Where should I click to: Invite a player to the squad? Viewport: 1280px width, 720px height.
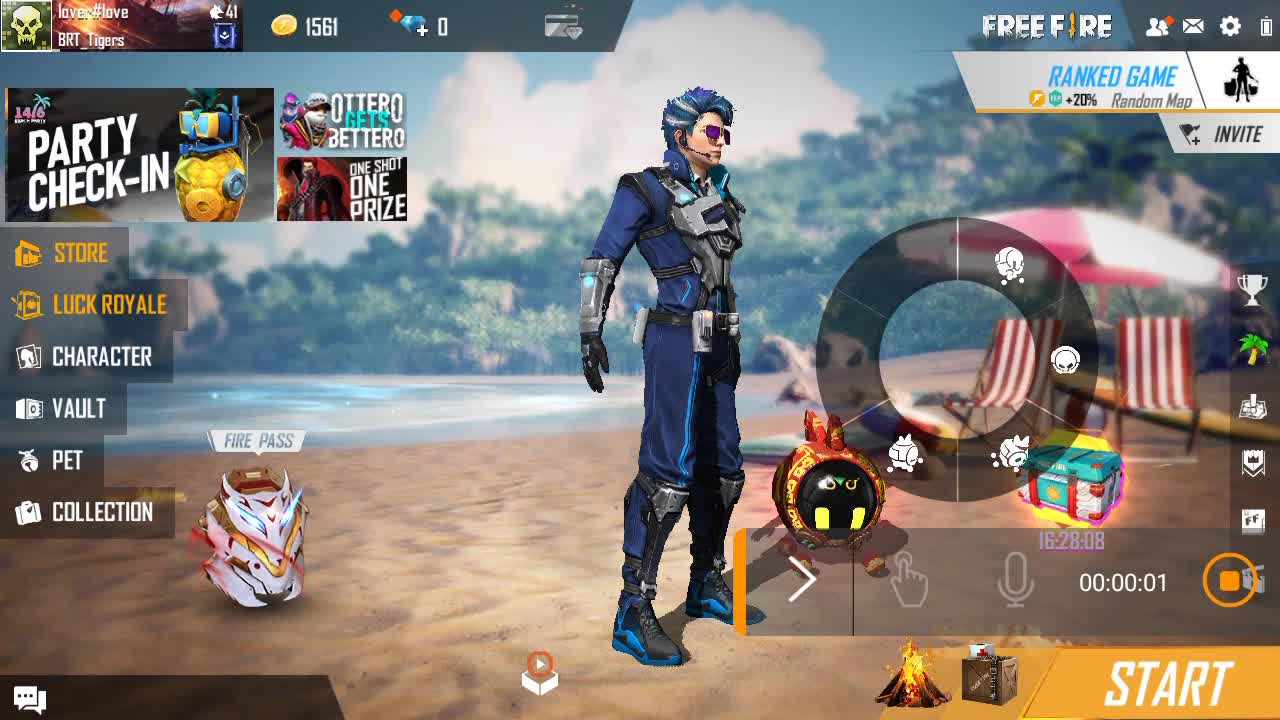(1222, 134)
